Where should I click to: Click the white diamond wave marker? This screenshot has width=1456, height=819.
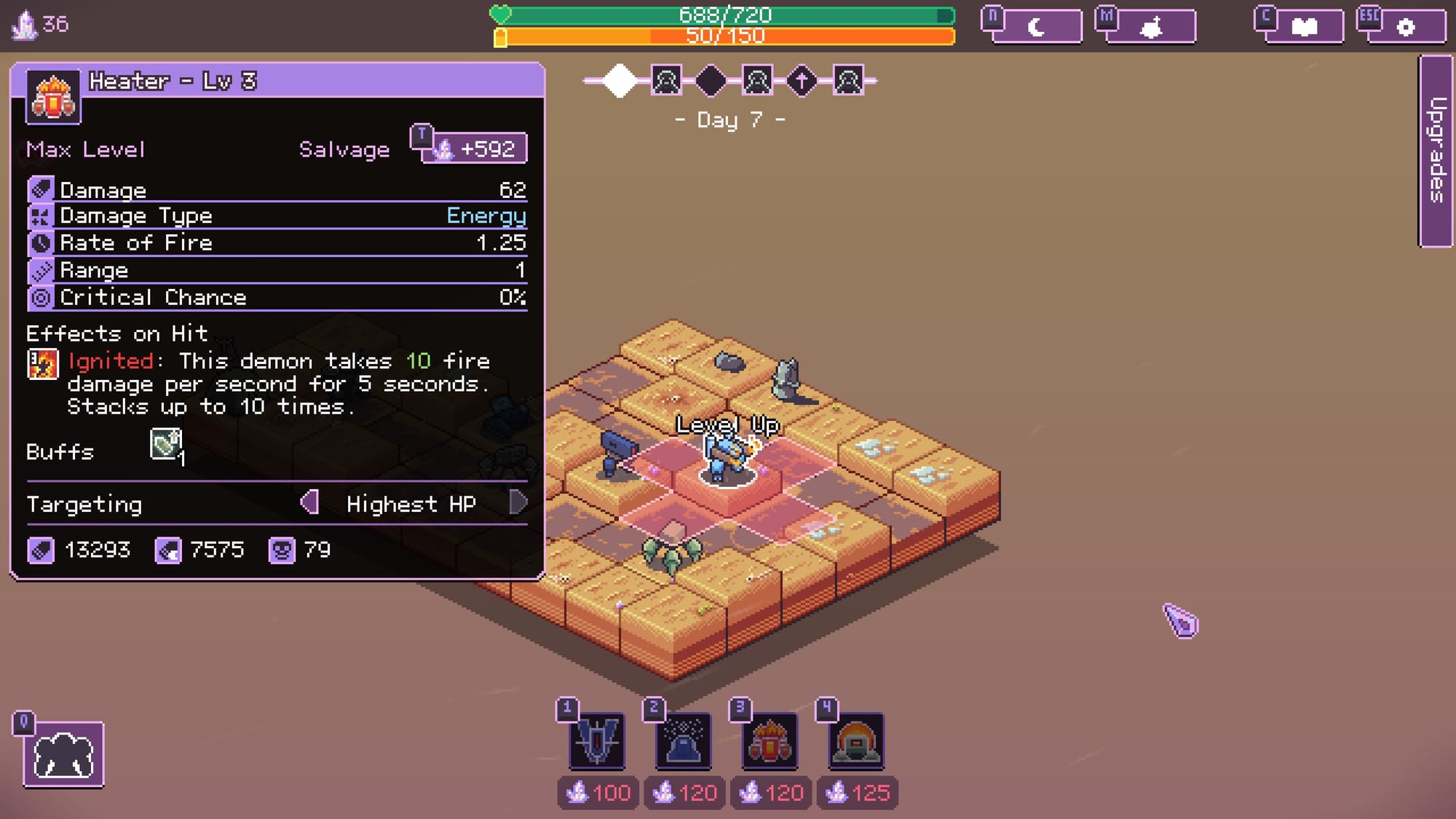(620, 80)
